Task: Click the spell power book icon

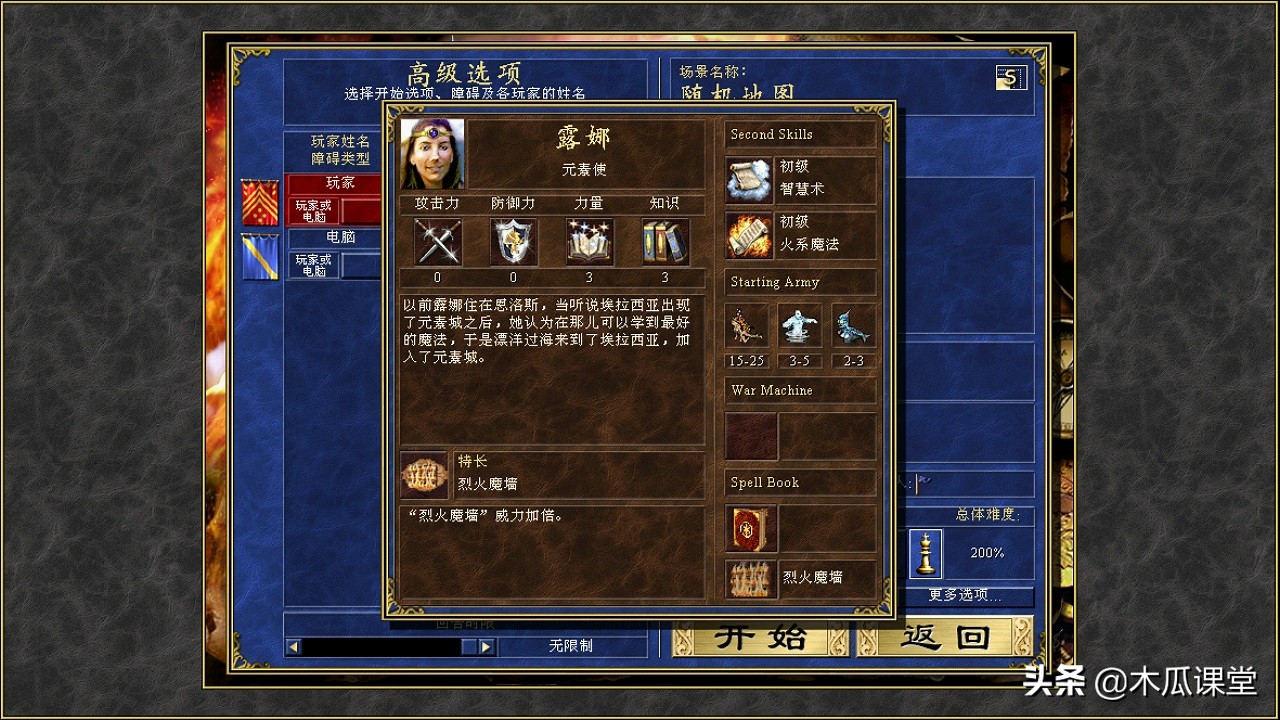Action: [589, 242]
